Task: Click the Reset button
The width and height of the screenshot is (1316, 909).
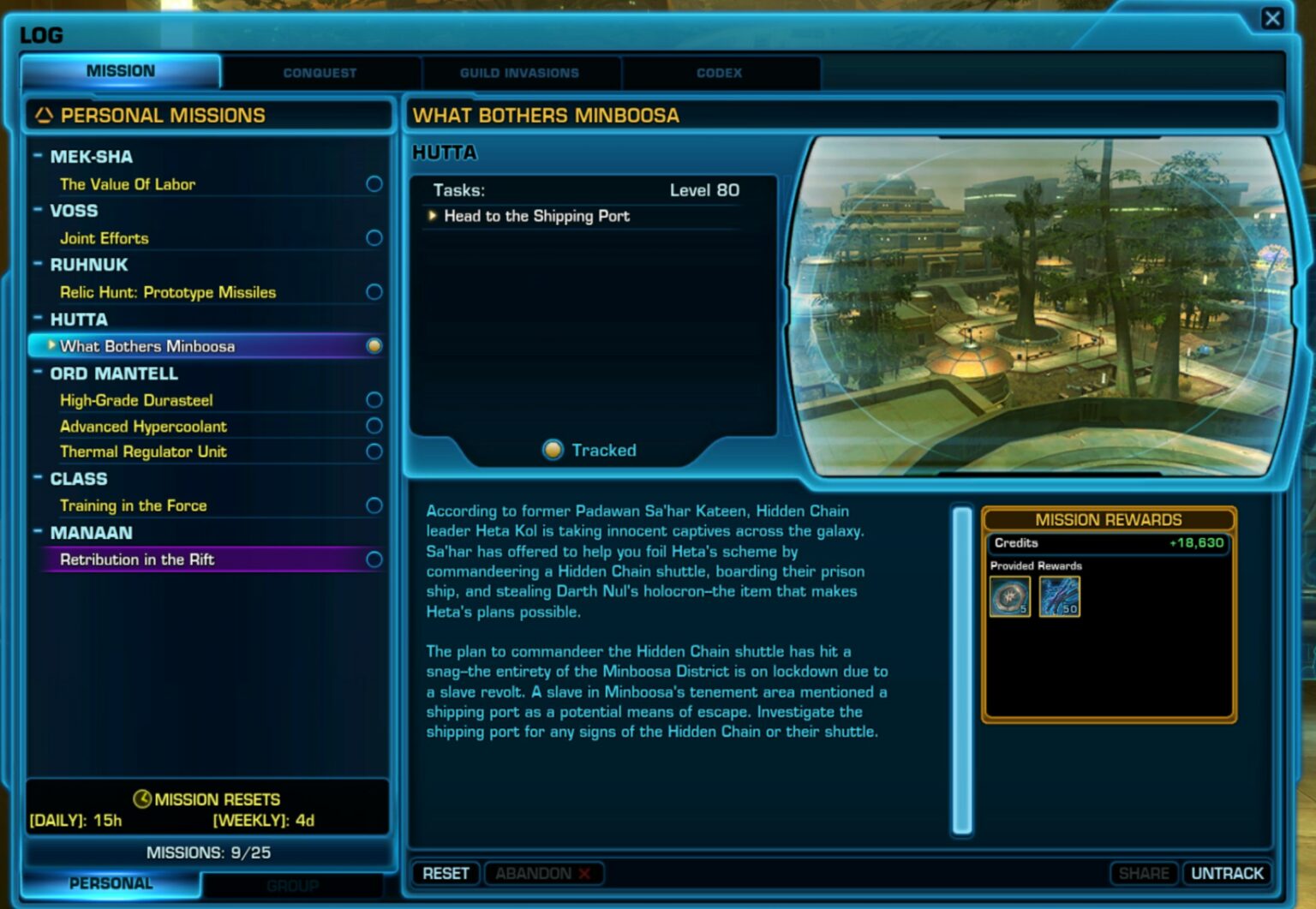Action: (445, 873)
